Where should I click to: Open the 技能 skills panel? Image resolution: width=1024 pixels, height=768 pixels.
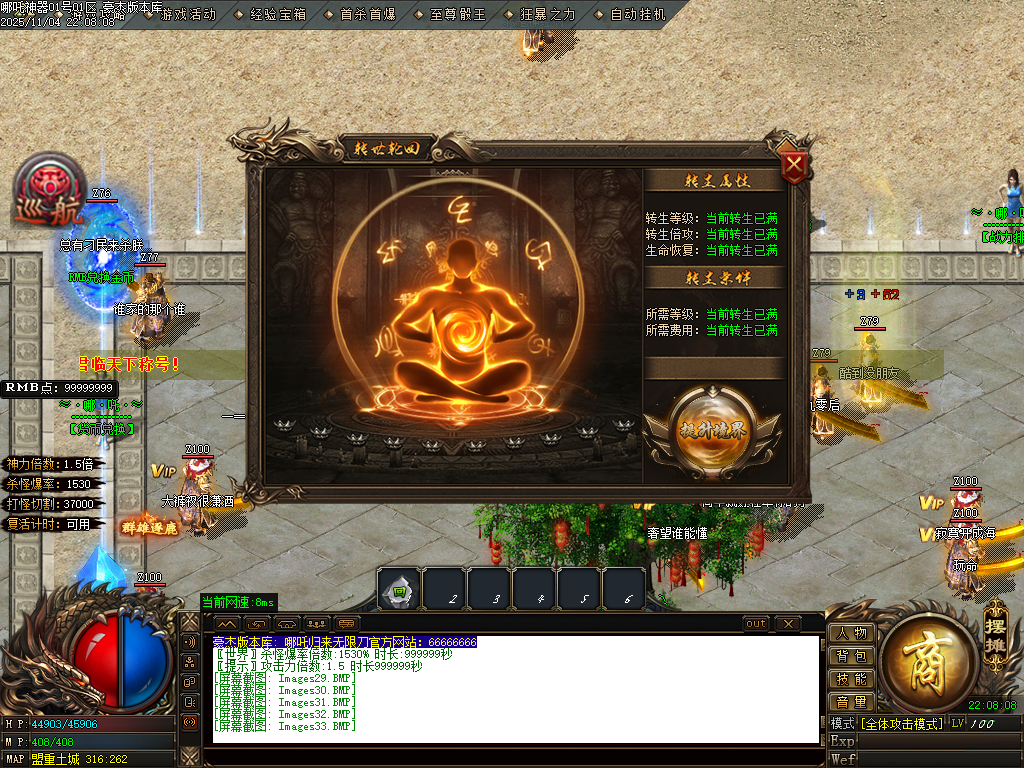click(x=851, y=679)
